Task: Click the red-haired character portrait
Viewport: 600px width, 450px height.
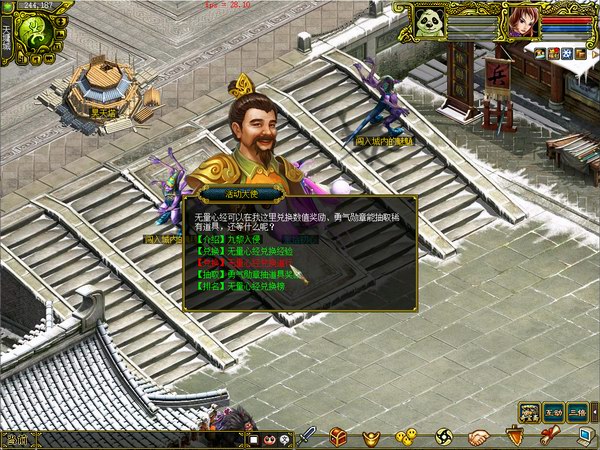Action: [x=522, y=21]
